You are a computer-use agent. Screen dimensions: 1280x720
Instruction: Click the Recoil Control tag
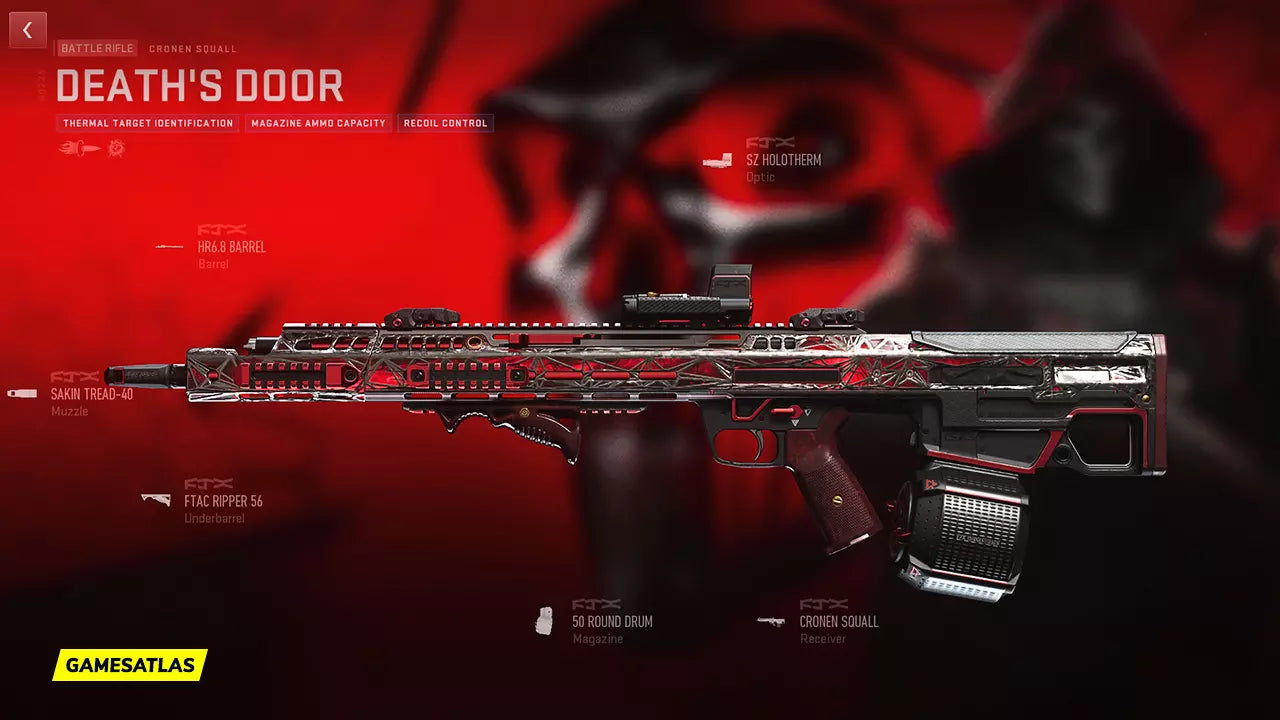tap(445, 124)
